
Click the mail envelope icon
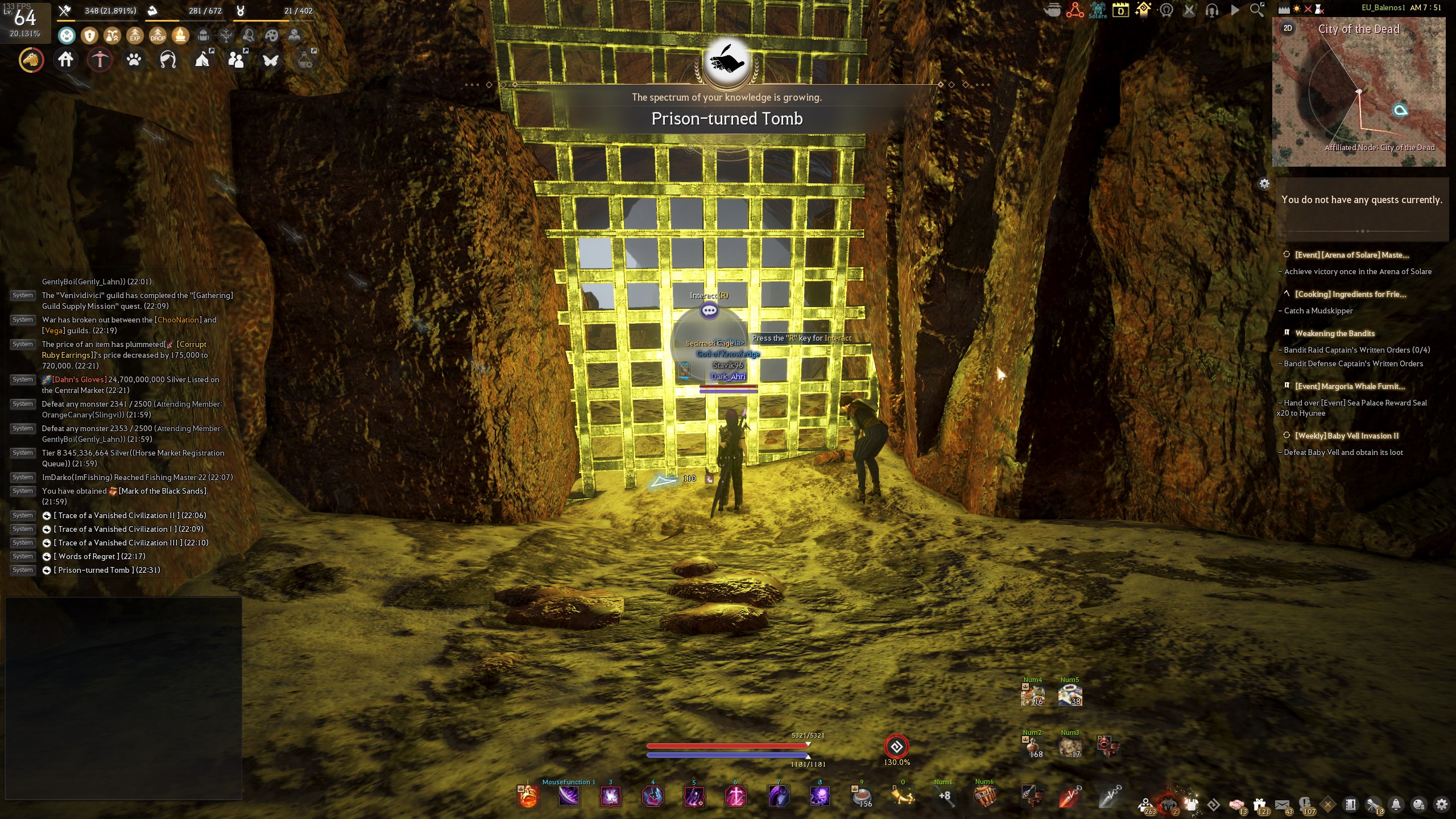(x=1282, y=804)
